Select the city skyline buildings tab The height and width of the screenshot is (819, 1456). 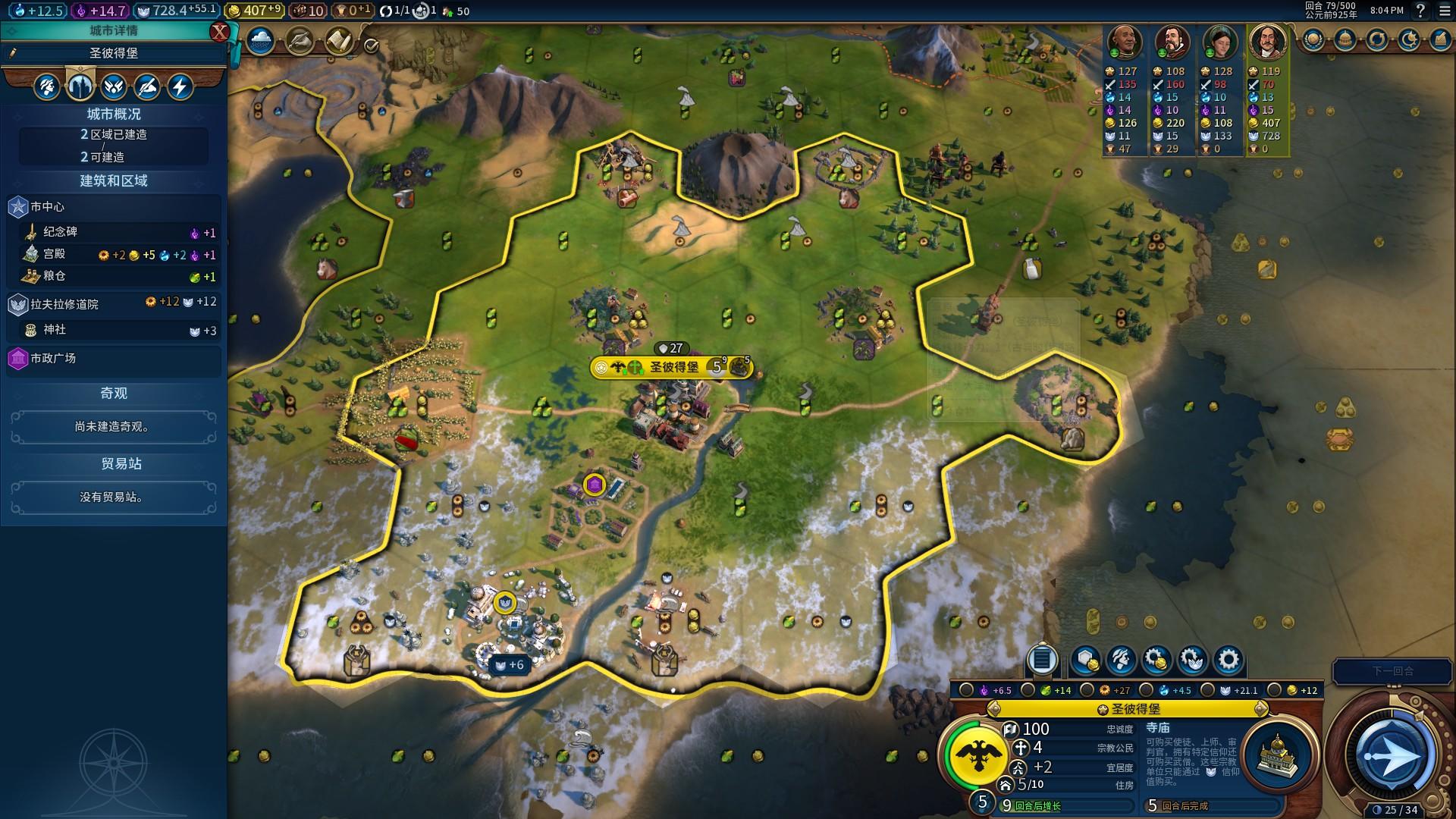click(80, 86)
